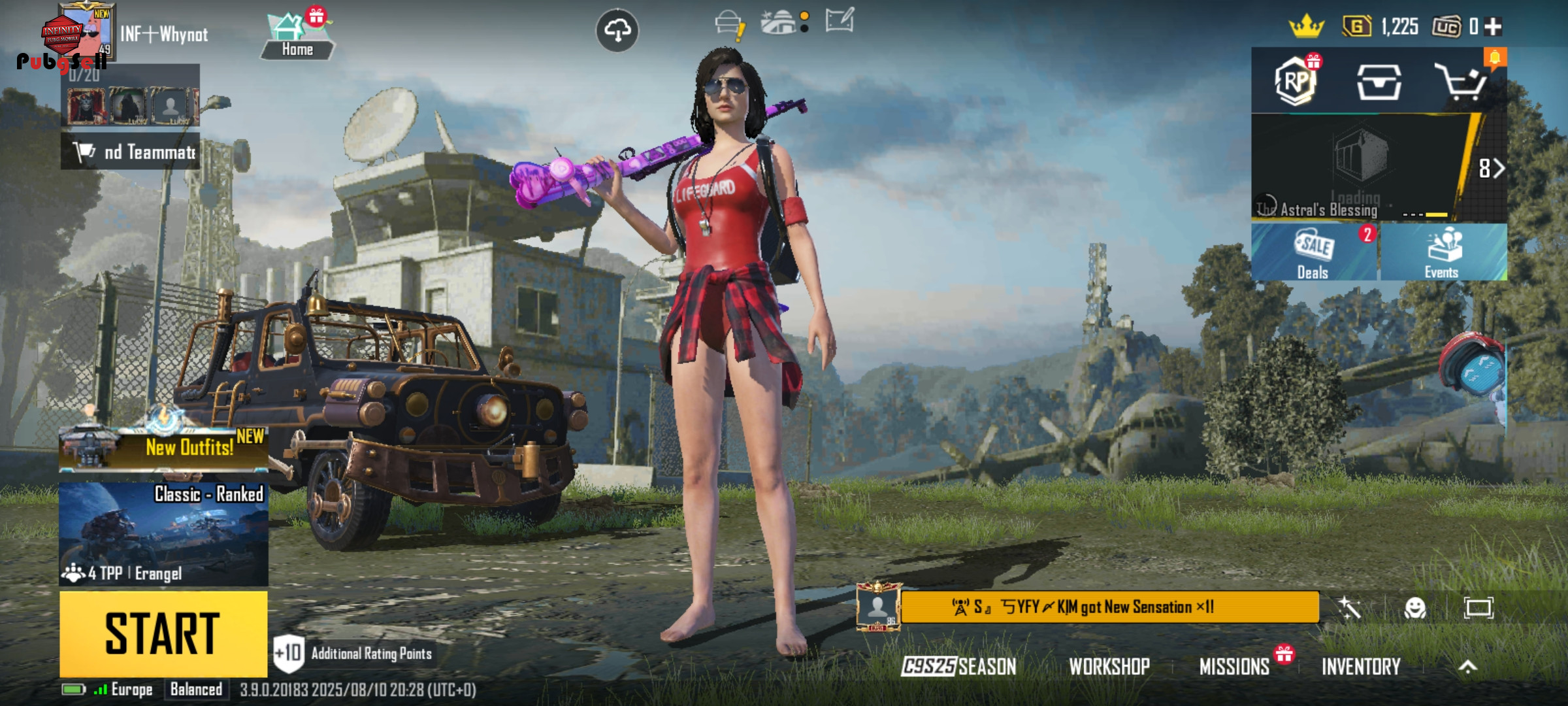Open the New Outfits banner
This screenshot has height=706, width=1568.
(x=163, y=447)
